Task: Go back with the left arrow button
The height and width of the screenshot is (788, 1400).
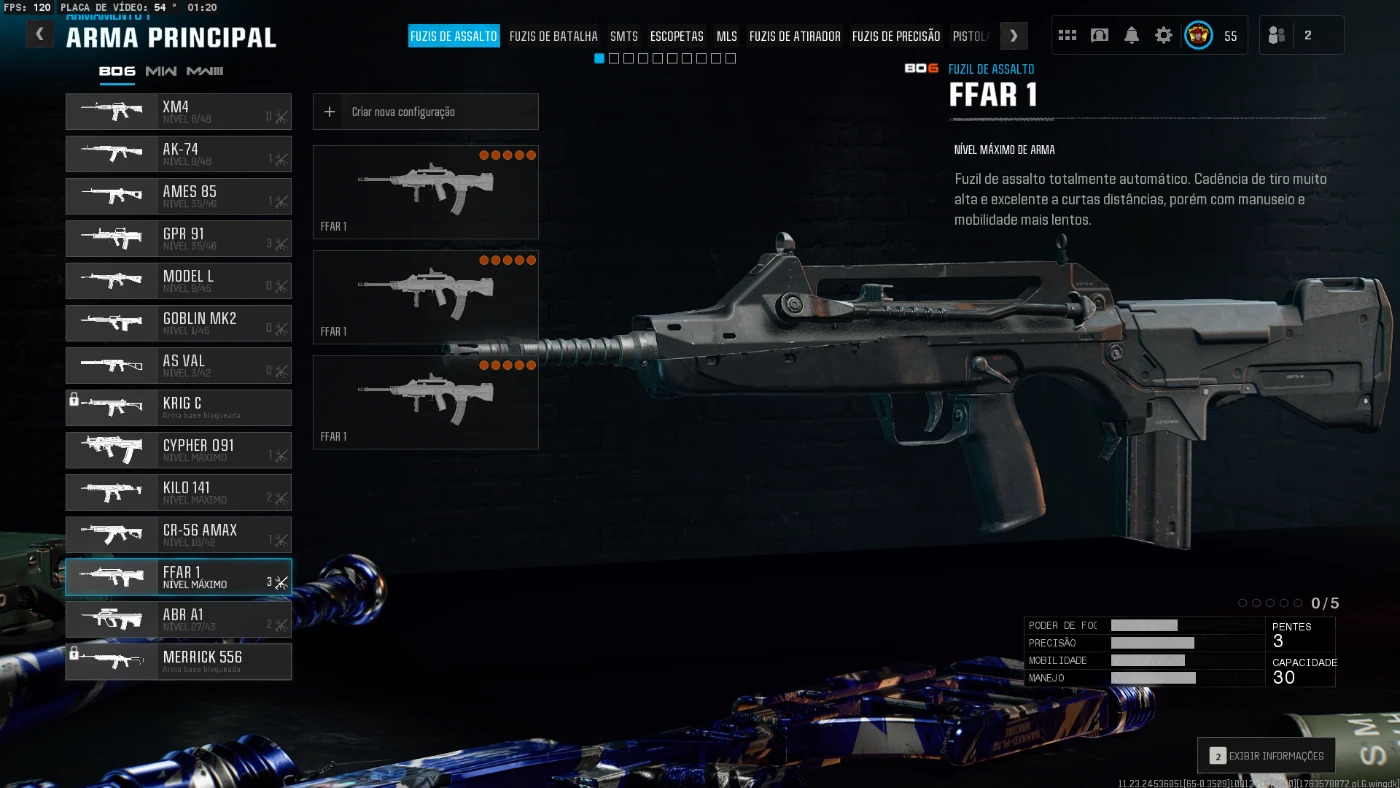Action: [x=39, y=35]
